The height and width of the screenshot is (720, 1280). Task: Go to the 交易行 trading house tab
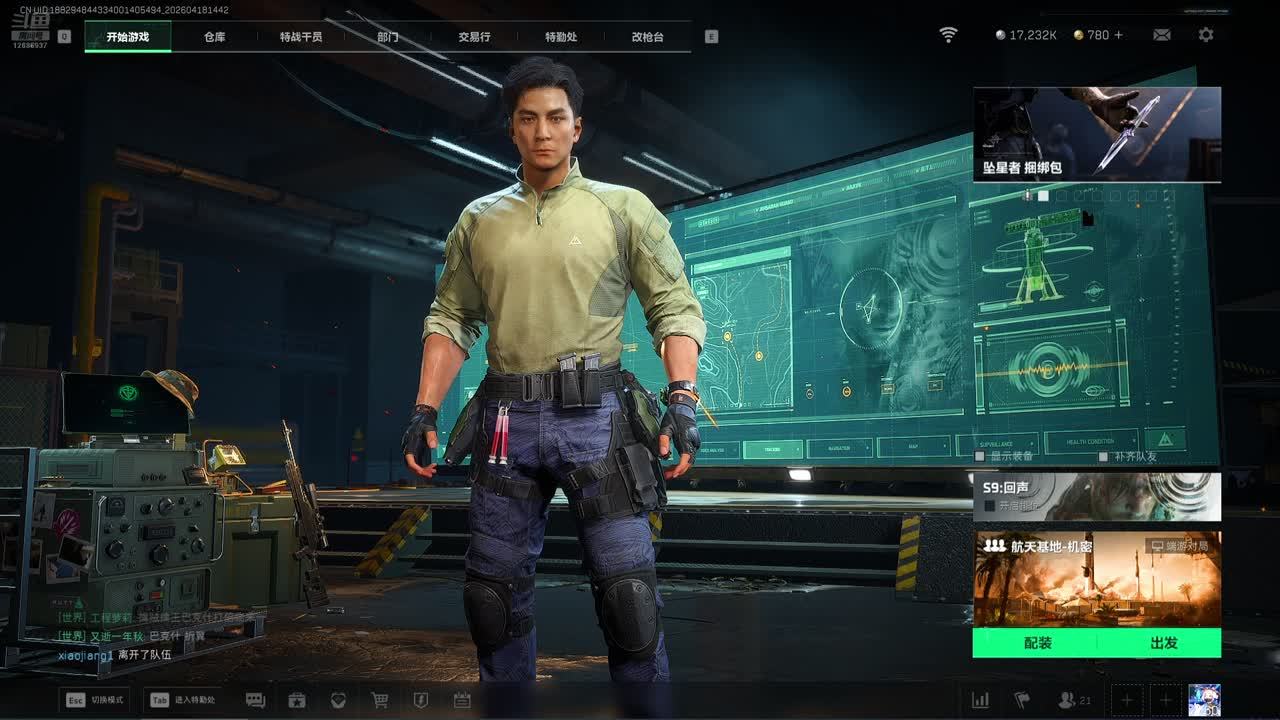[474, 37]
